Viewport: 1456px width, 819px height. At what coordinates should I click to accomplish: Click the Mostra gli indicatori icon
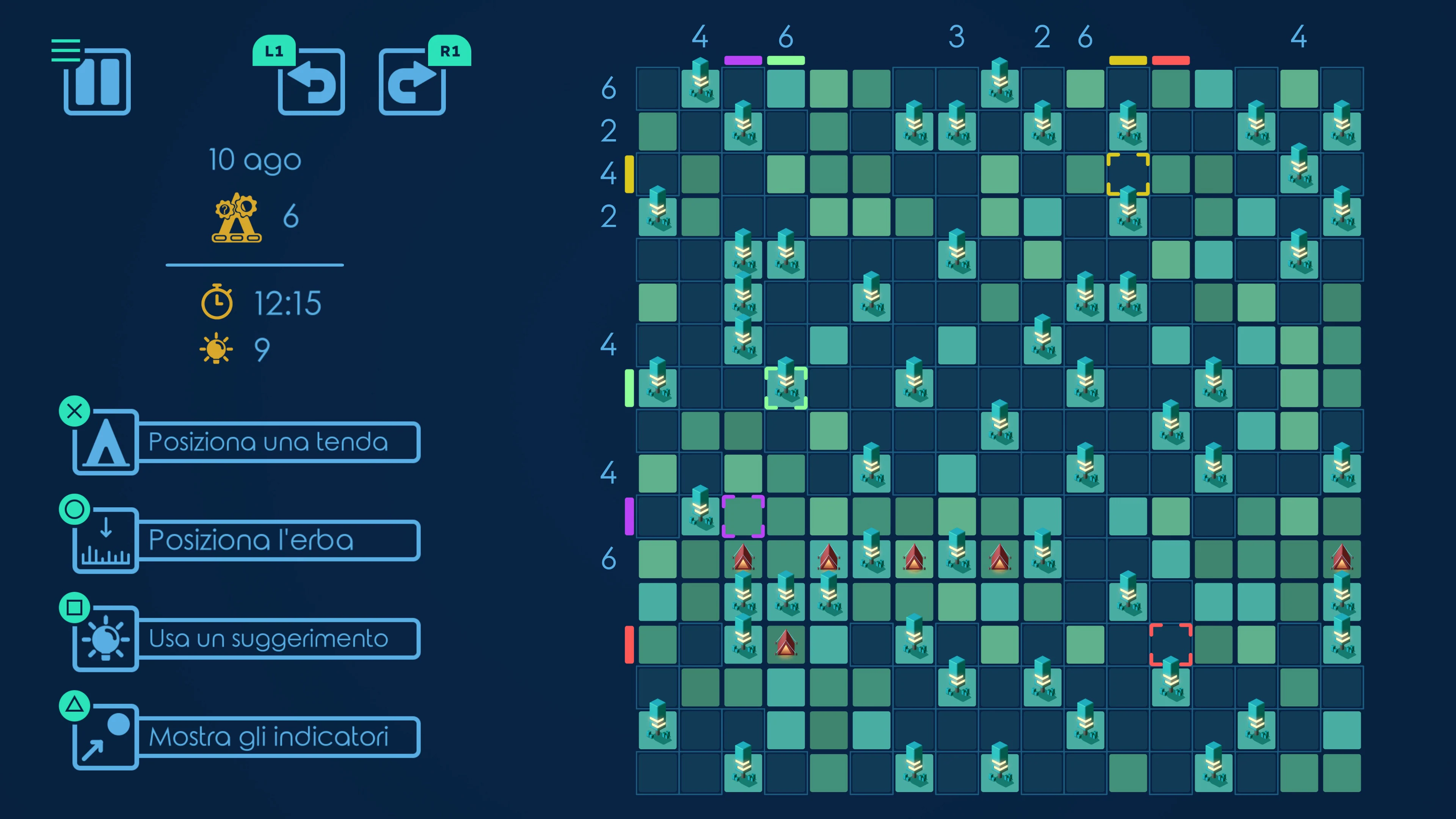click(105, 735)
